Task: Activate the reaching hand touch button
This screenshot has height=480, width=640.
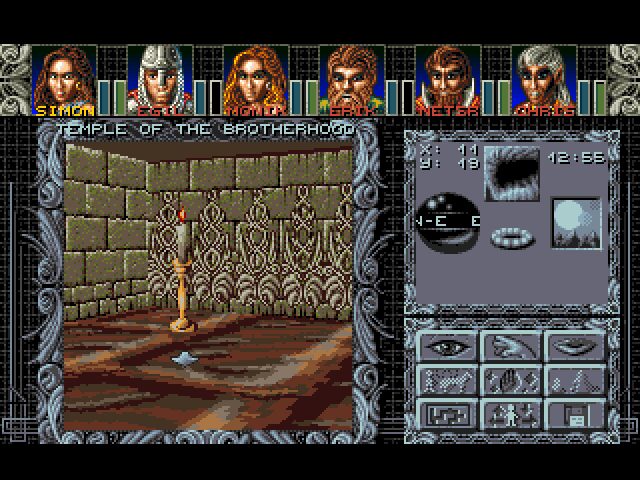Action: (x=510, y=348)
